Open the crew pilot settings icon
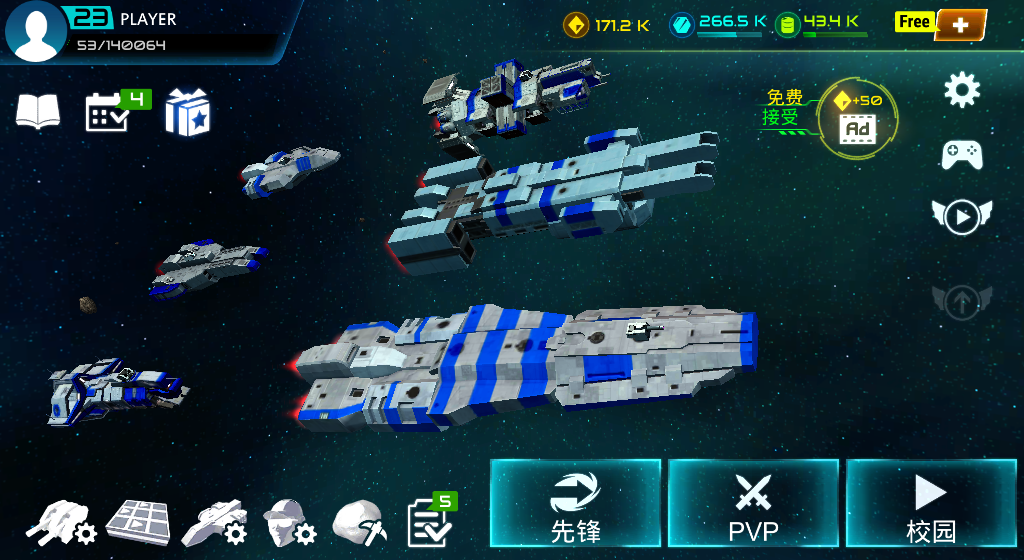The image size is (1024, 560). [288, 521]
